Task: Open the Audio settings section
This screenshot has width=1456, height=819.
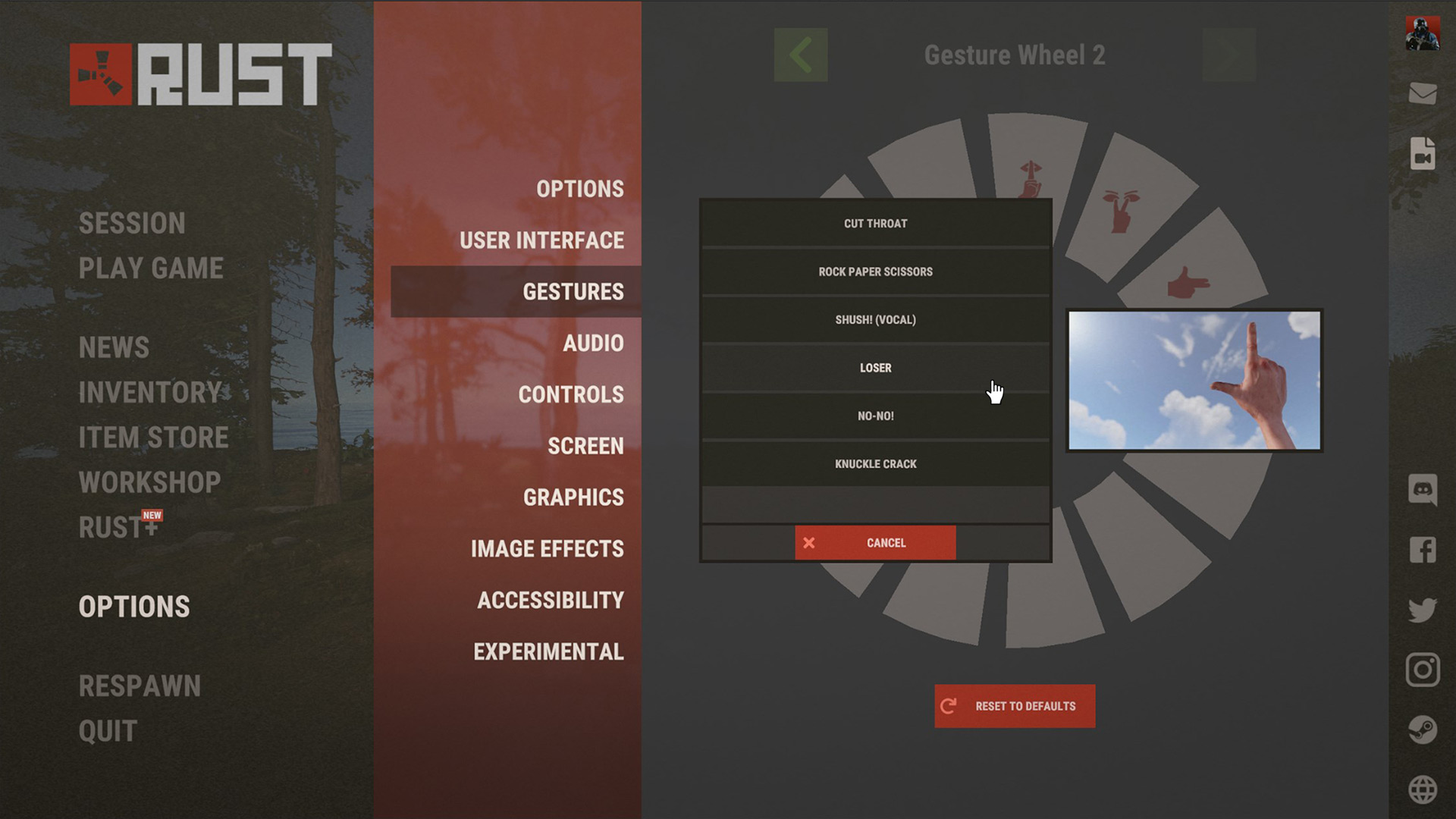Action: [593, 344]
